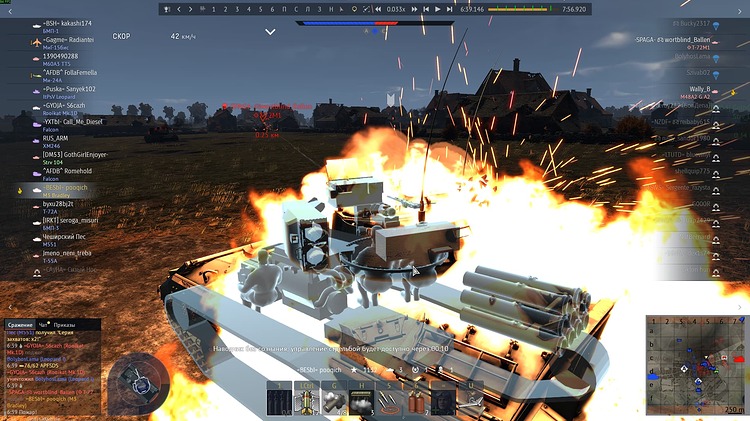Screen dimensions: 750x421
Task: Open the Чат tab
Action: pyautogui.click(x=44, y=325)
